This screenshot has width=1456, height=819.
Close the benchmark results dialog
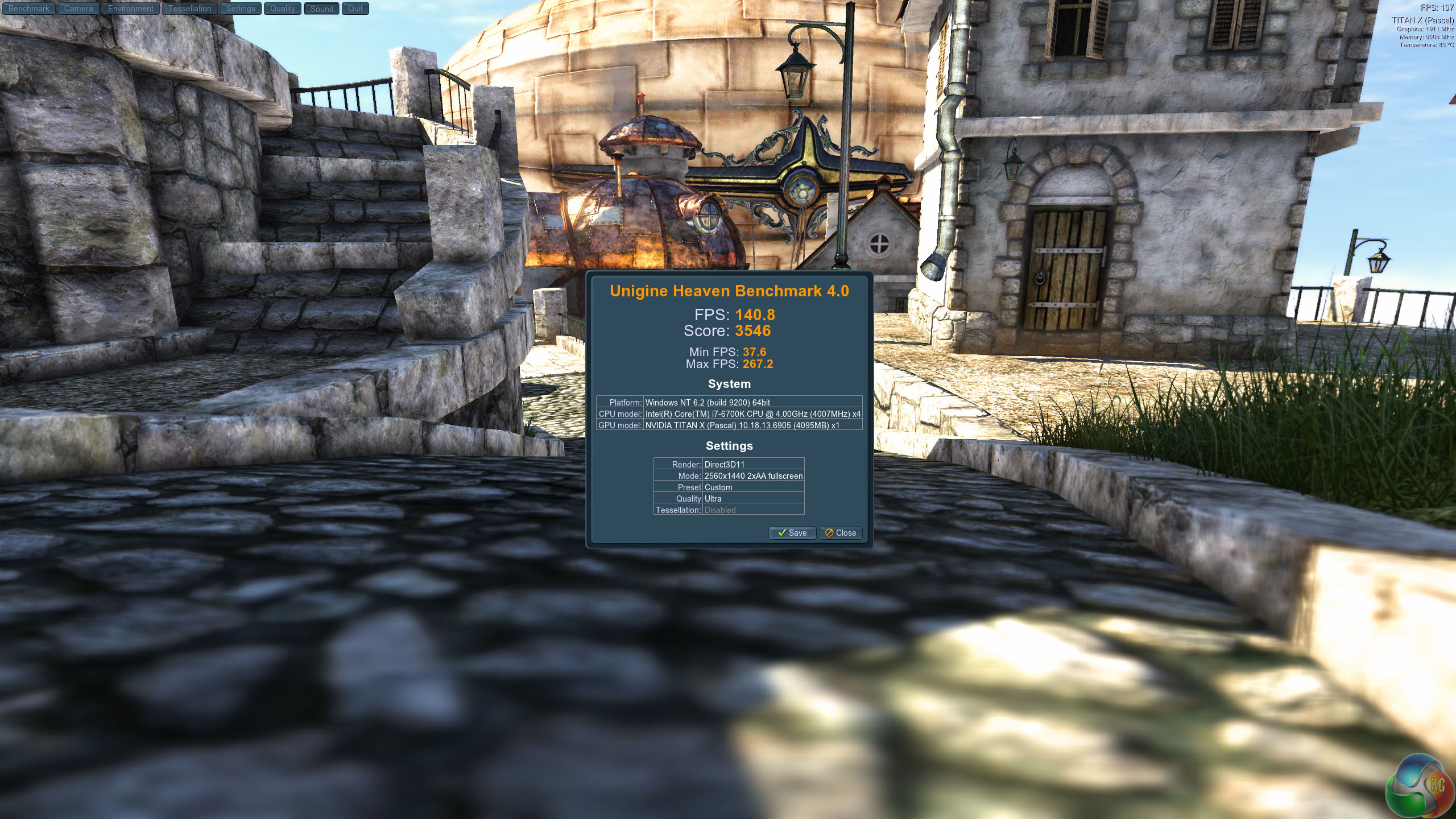(841, 533)
